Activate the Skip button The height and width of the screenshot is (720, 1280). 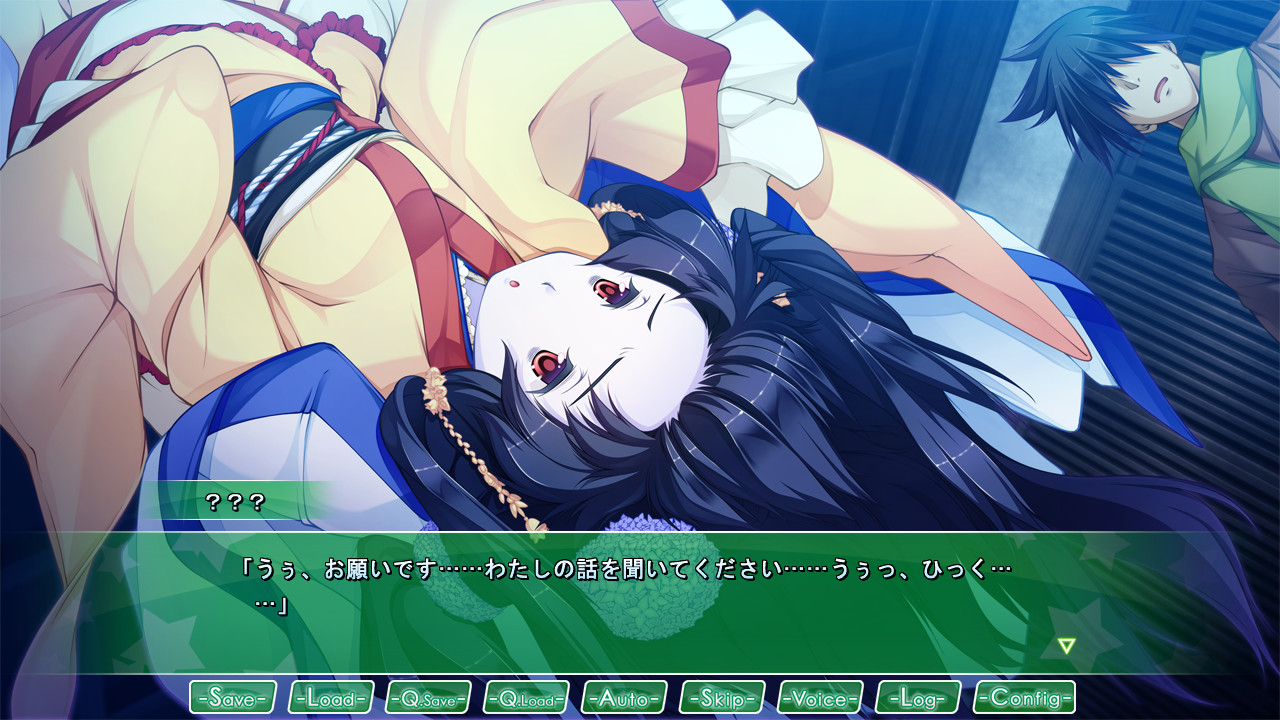722,697
